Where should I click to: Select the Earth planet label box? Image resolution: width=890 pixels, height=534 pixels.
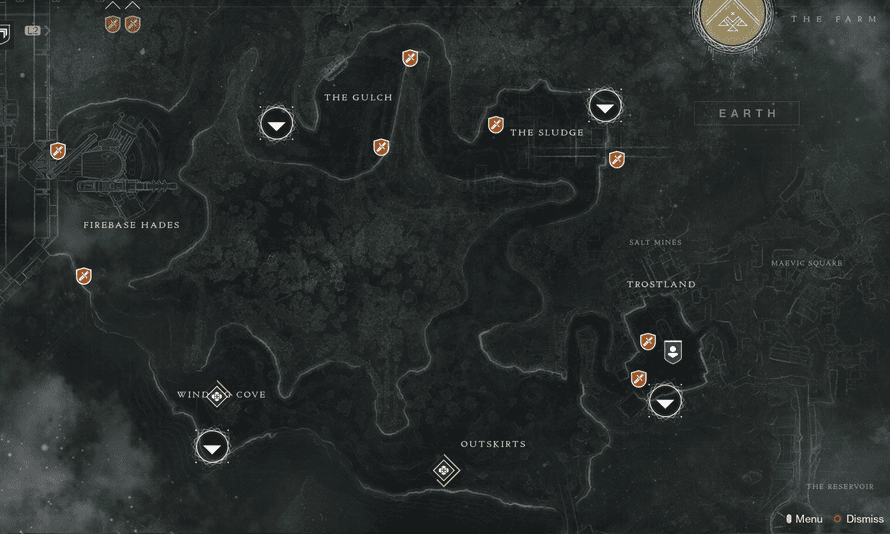(747, 113)
